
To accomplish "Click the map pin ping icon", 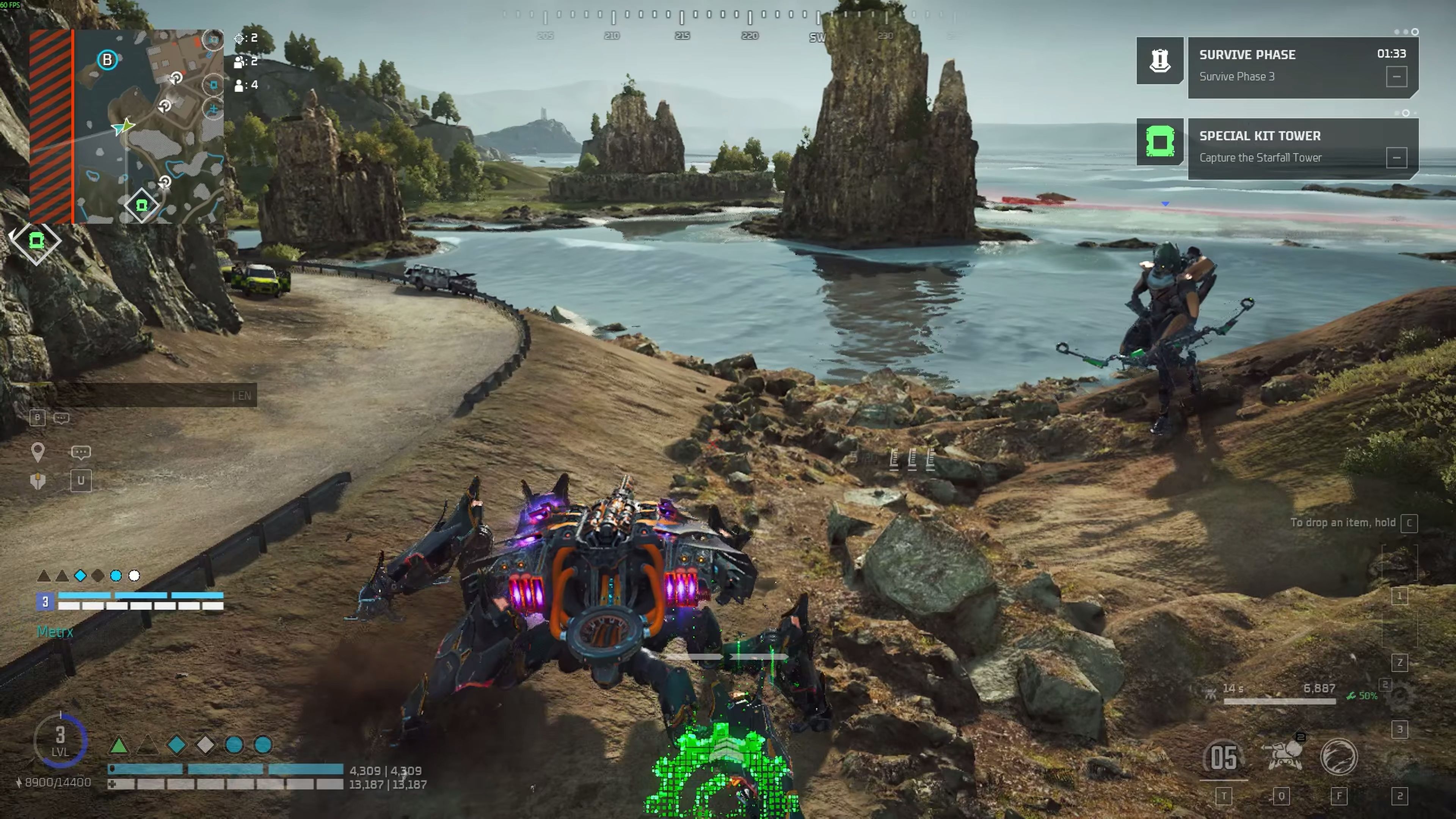I will 38,452.
